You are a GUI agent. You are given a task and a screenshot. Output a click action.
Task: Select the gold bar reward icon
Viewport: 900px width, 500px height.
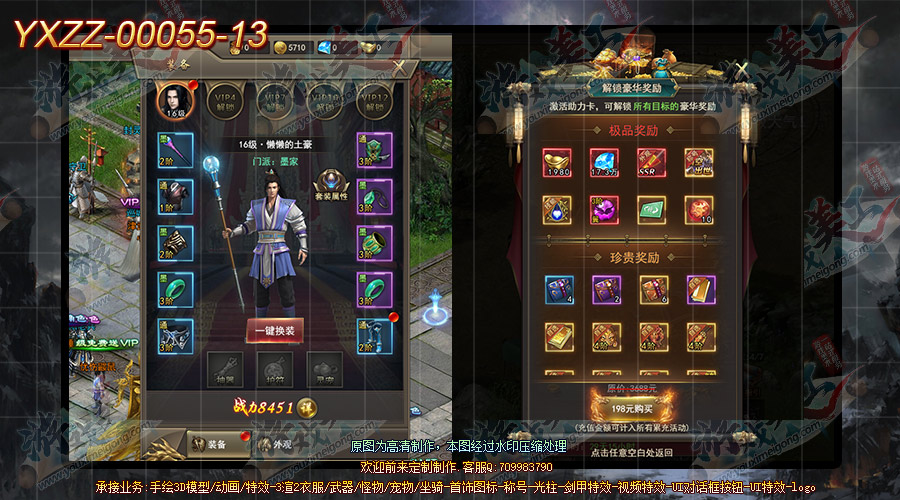pos(700,289)
